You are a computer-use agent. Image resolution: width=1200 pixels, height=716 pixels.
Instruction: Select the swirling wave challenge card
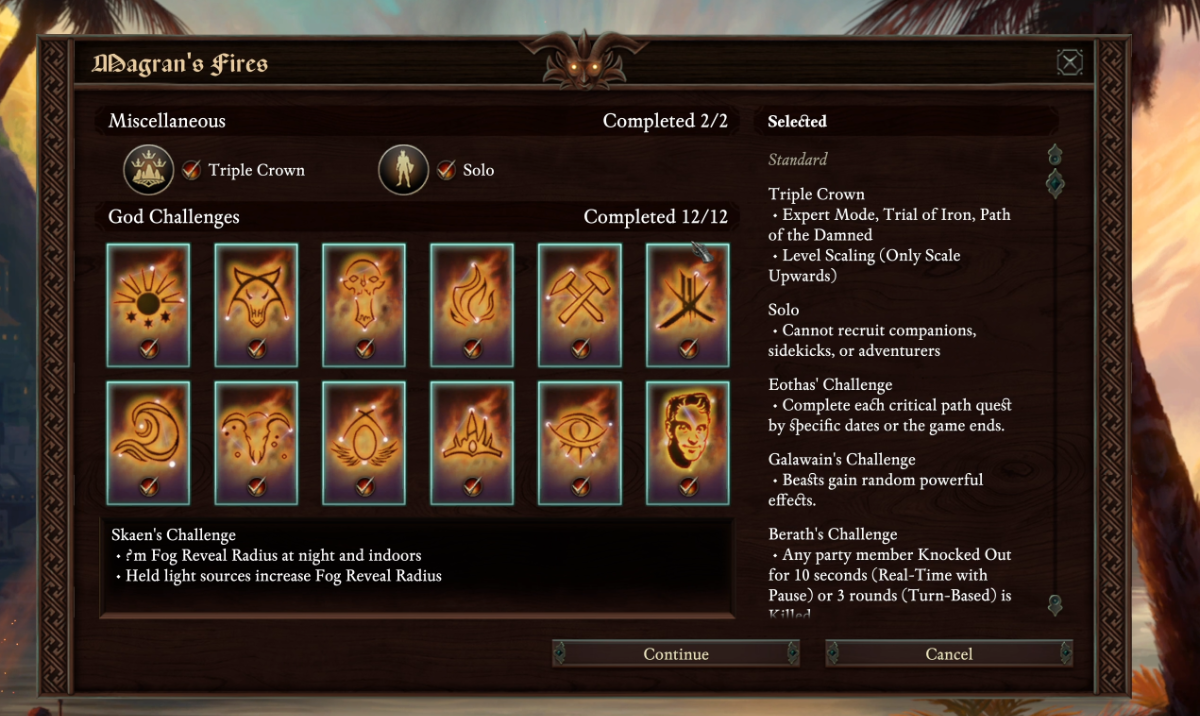pyautogui.click(x=148, y=443)
